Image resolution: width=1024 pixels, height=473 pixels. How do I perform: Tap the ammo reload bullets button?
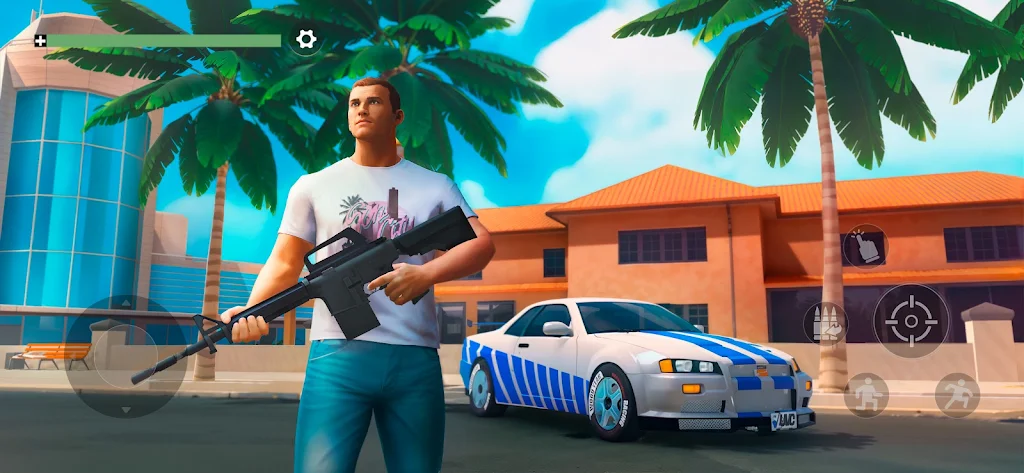pos(825,322)
